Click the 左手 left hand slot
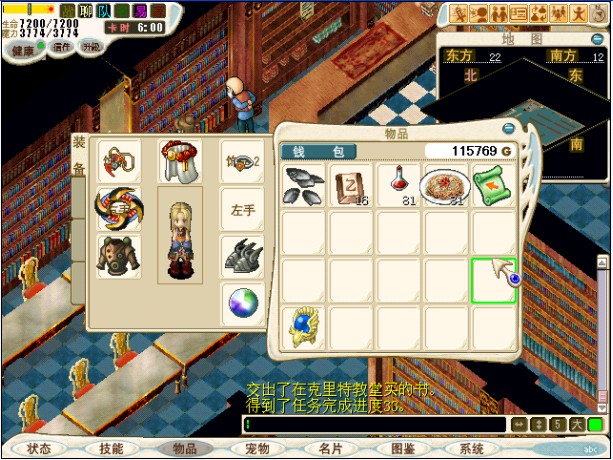 pos(243,210)
